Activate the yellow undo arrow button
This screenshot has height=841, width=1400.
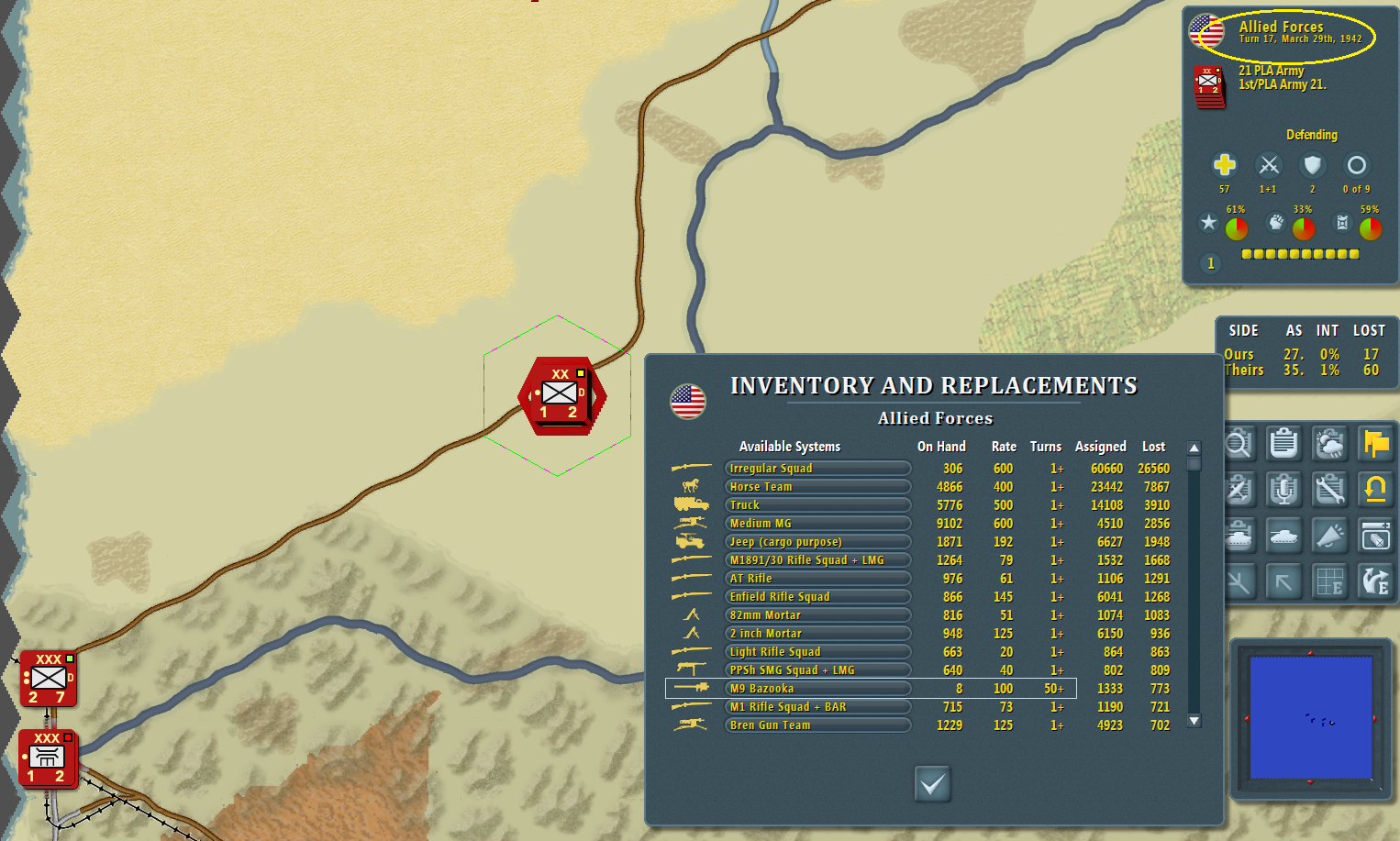coord(1375,490)
